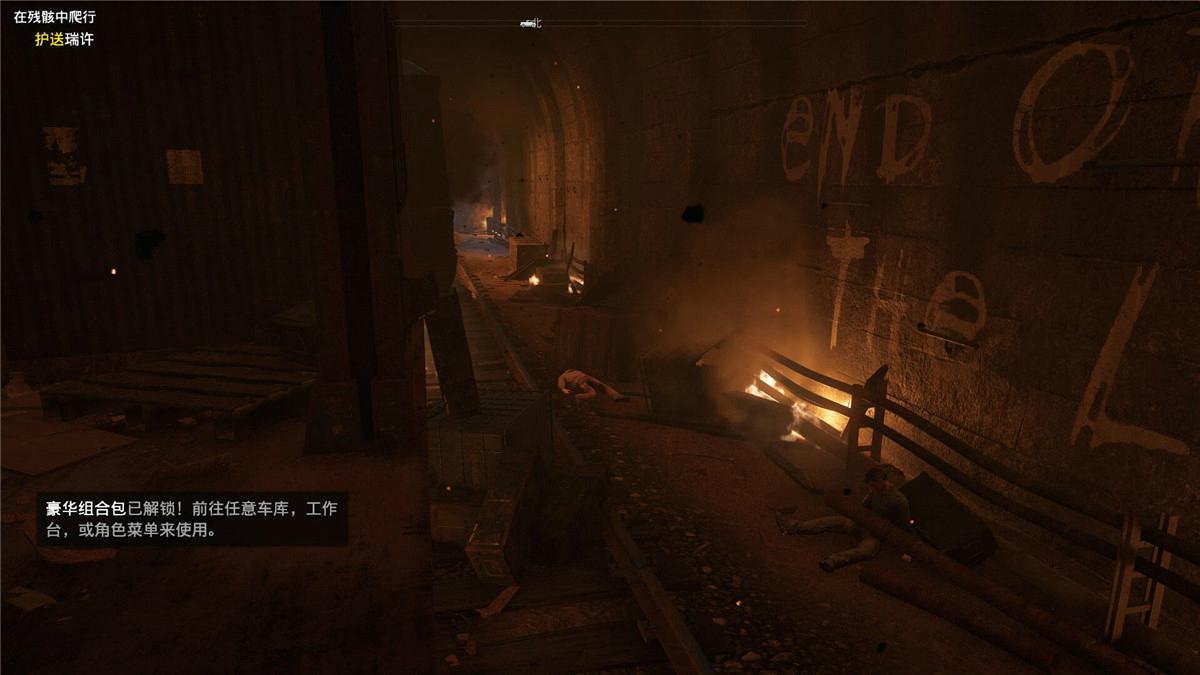Screen dimensions: 1200x675
Task: Click the 豪华组合包 unlocked notification
Action: coord(192,520)
